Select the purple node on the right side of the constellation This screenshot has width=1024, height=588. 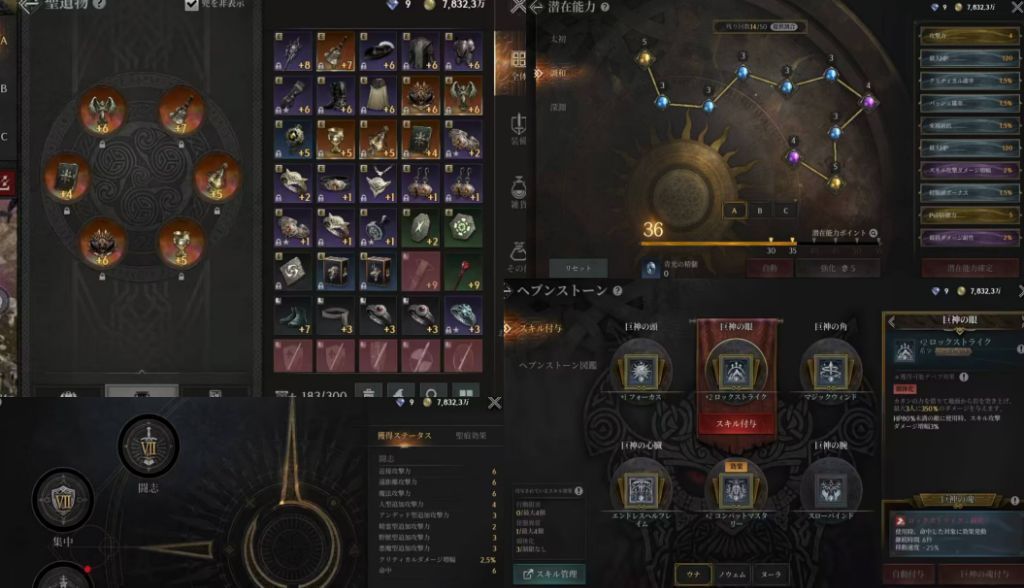tap(868, 101)
